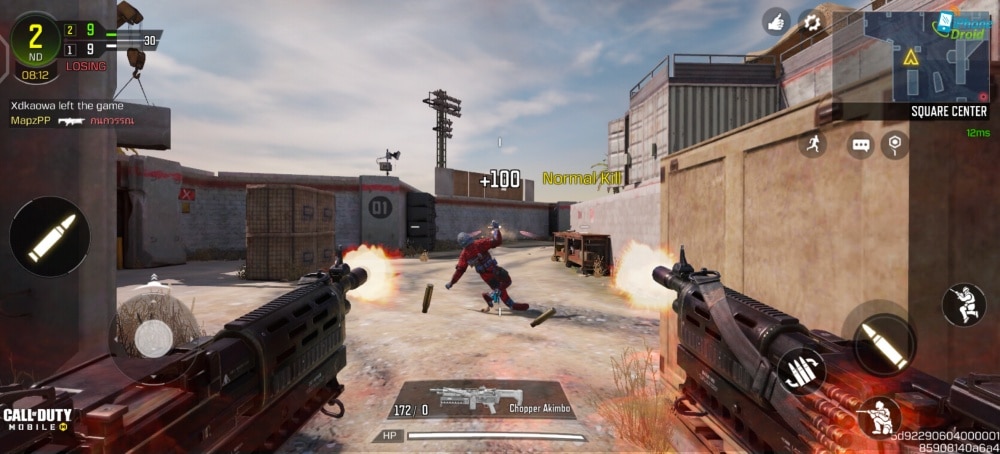Open the quick chat speech bubble
Viewport: 1000px width, 454px height.
tap(861, 145)
